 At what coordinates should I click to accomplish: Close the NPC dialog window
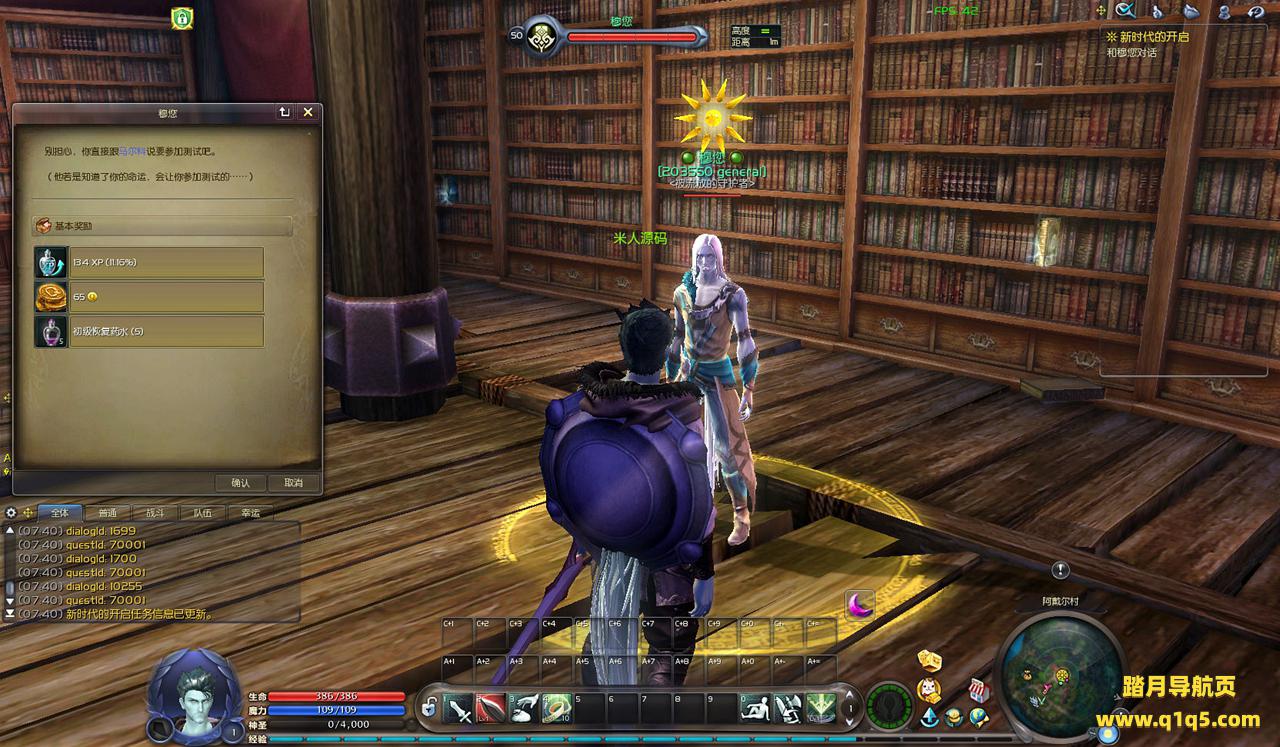[x=308, y=113]
